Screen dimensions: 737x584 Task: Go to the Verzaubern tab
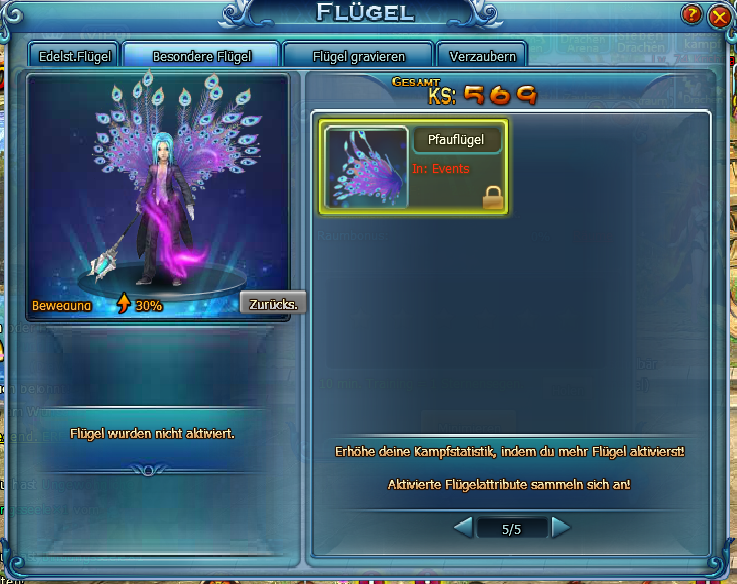pos(483,56)
